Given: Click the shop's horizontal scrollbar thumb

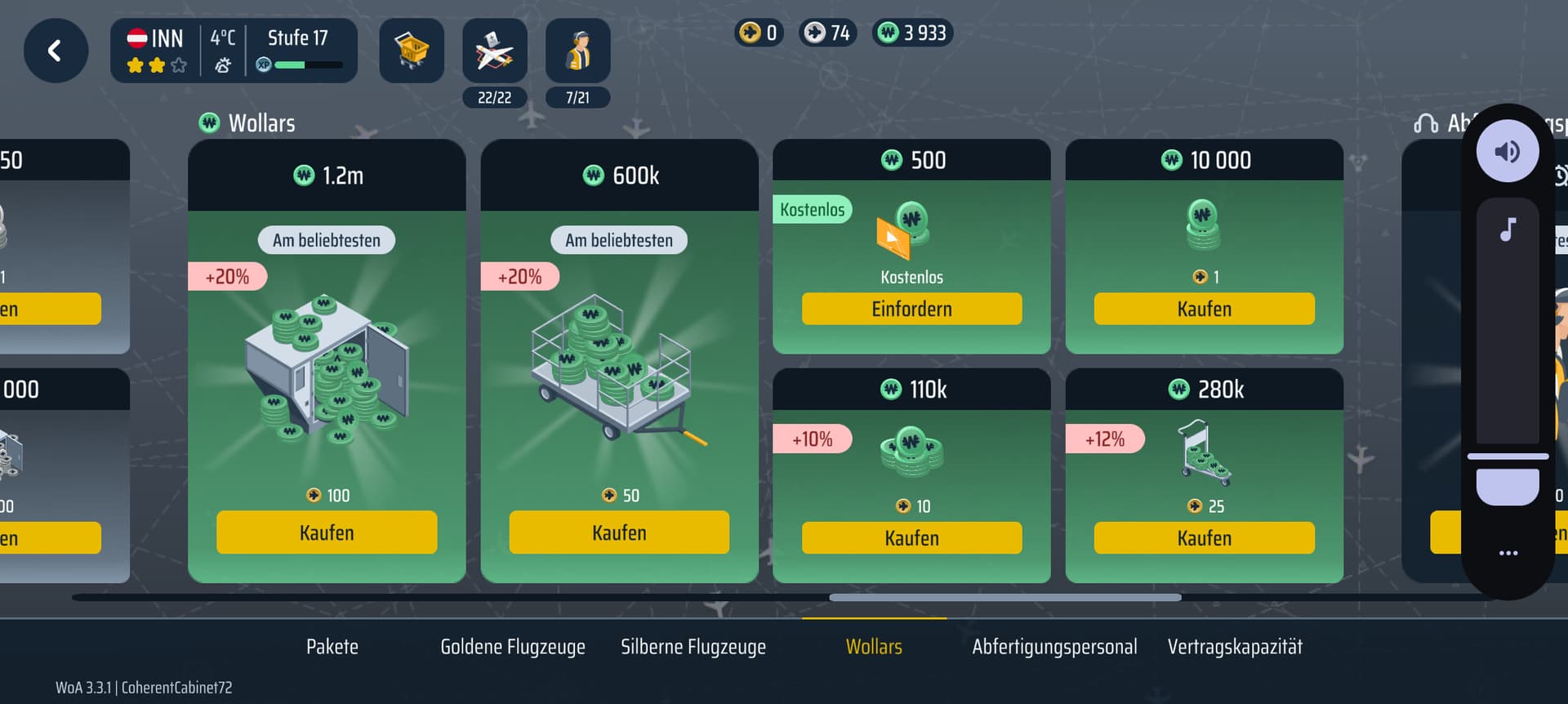Looking at the screenshot, I should [1004, 598].
